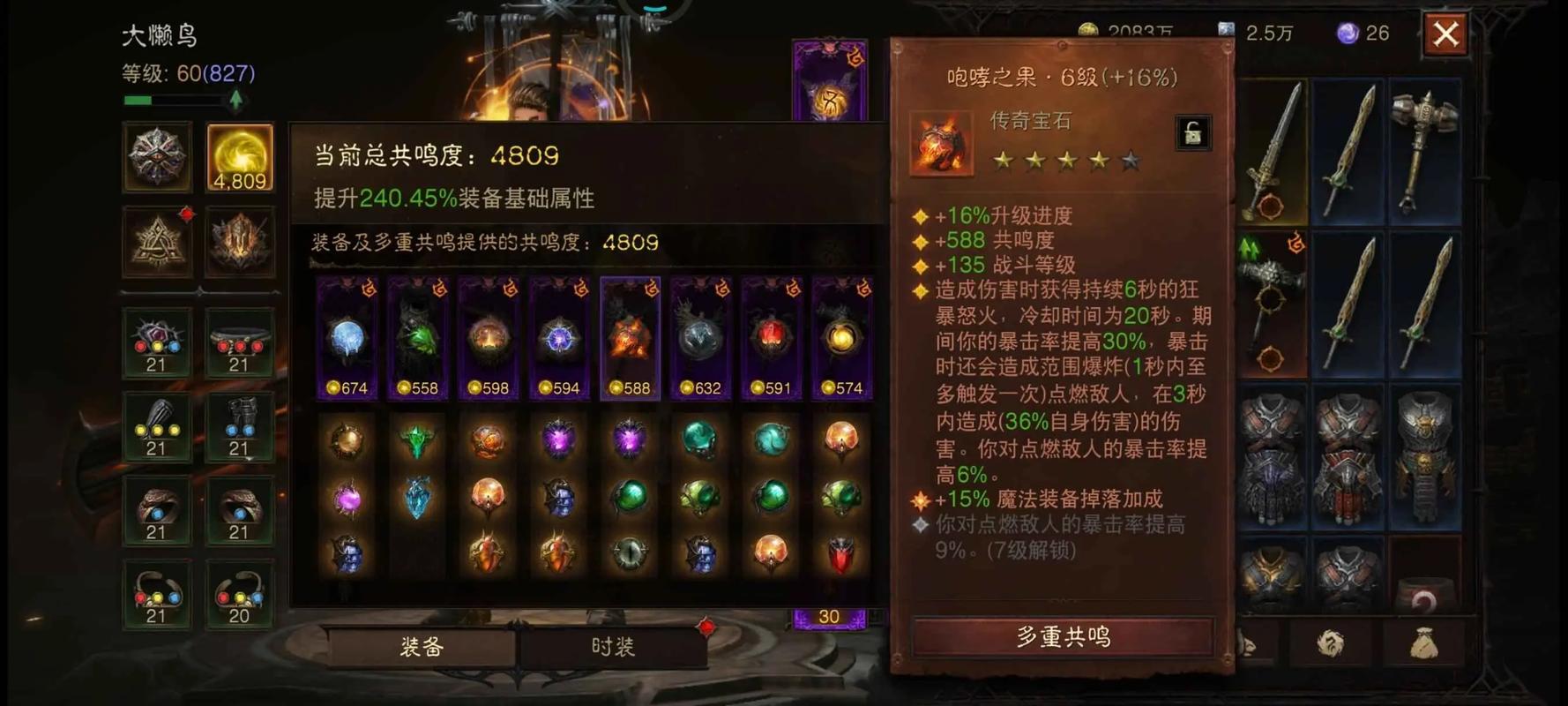
Task: Select the resonance orb showing 4,809
Action: click(239, 159)
